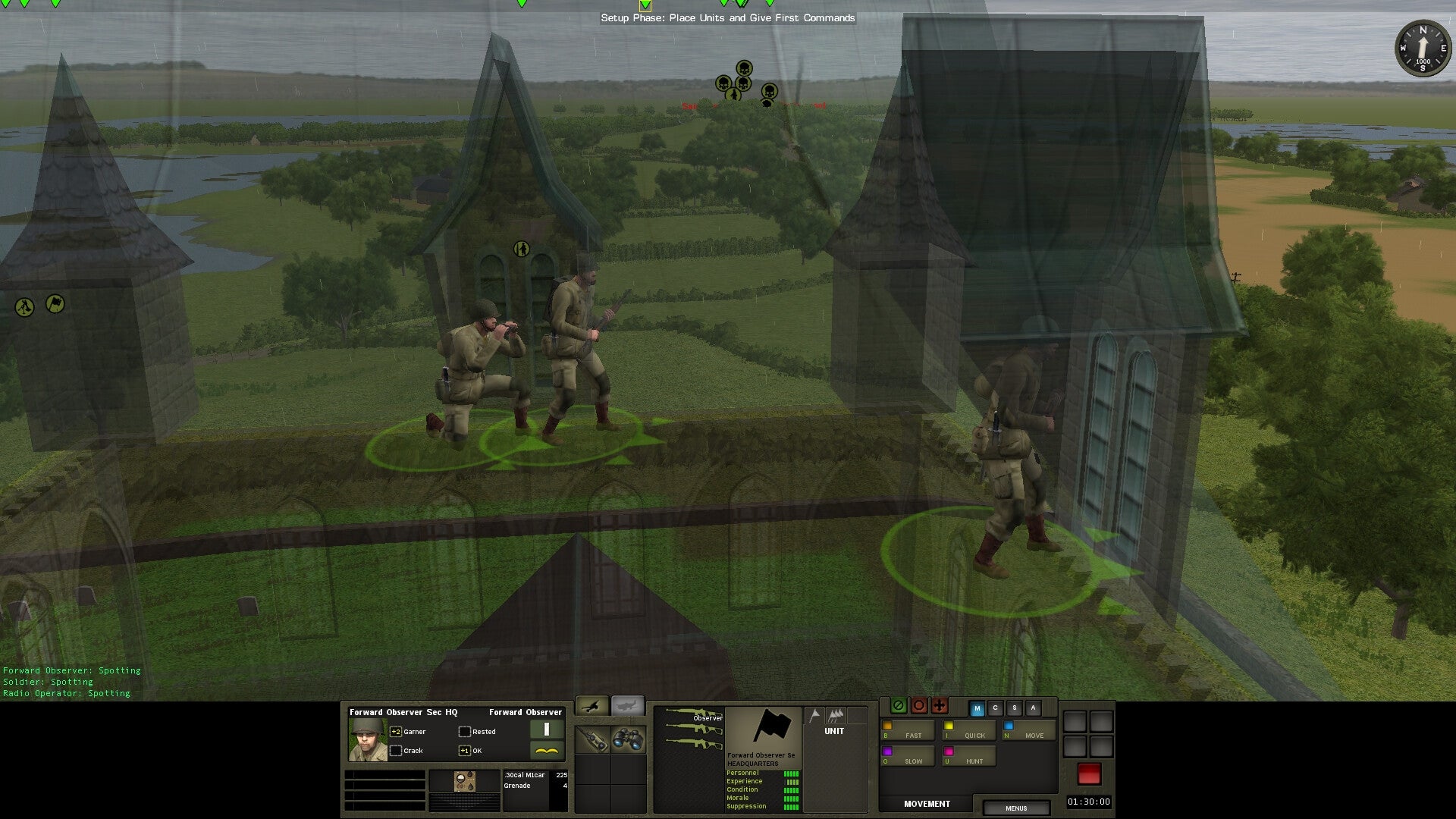This screenshot has height=819, width=1456.
Task: Open the A admin commands tab
Action: tap(1033, 708)
